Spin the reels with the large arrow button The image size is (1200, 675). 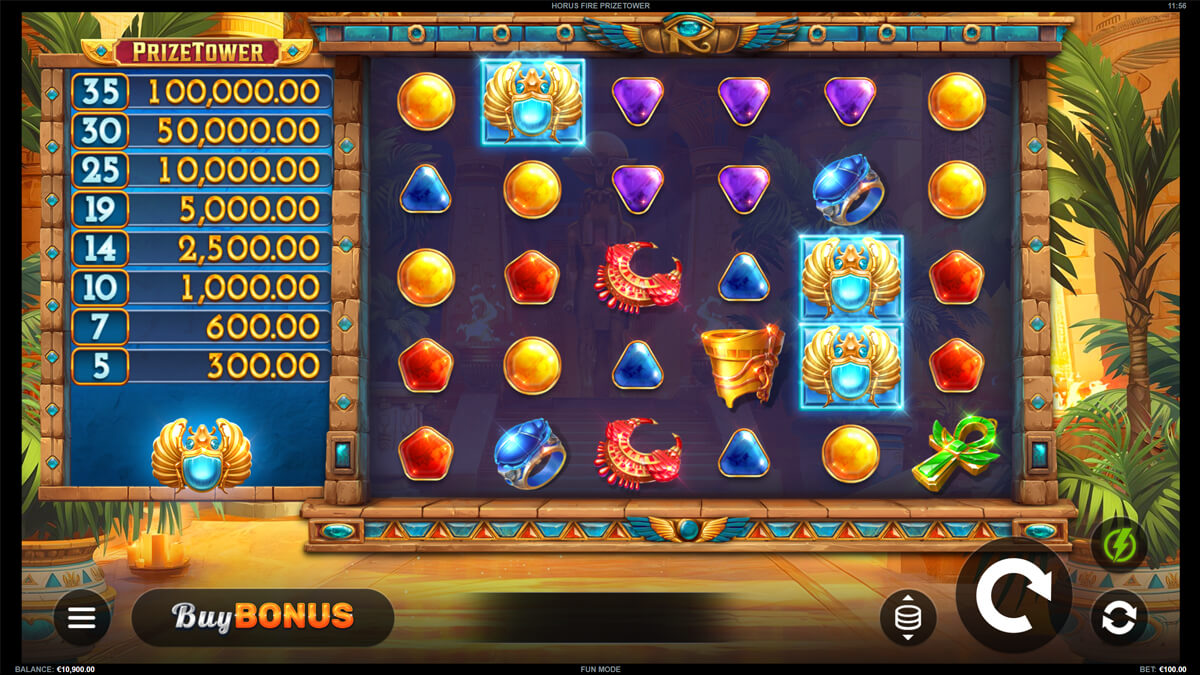(1013, 597)
